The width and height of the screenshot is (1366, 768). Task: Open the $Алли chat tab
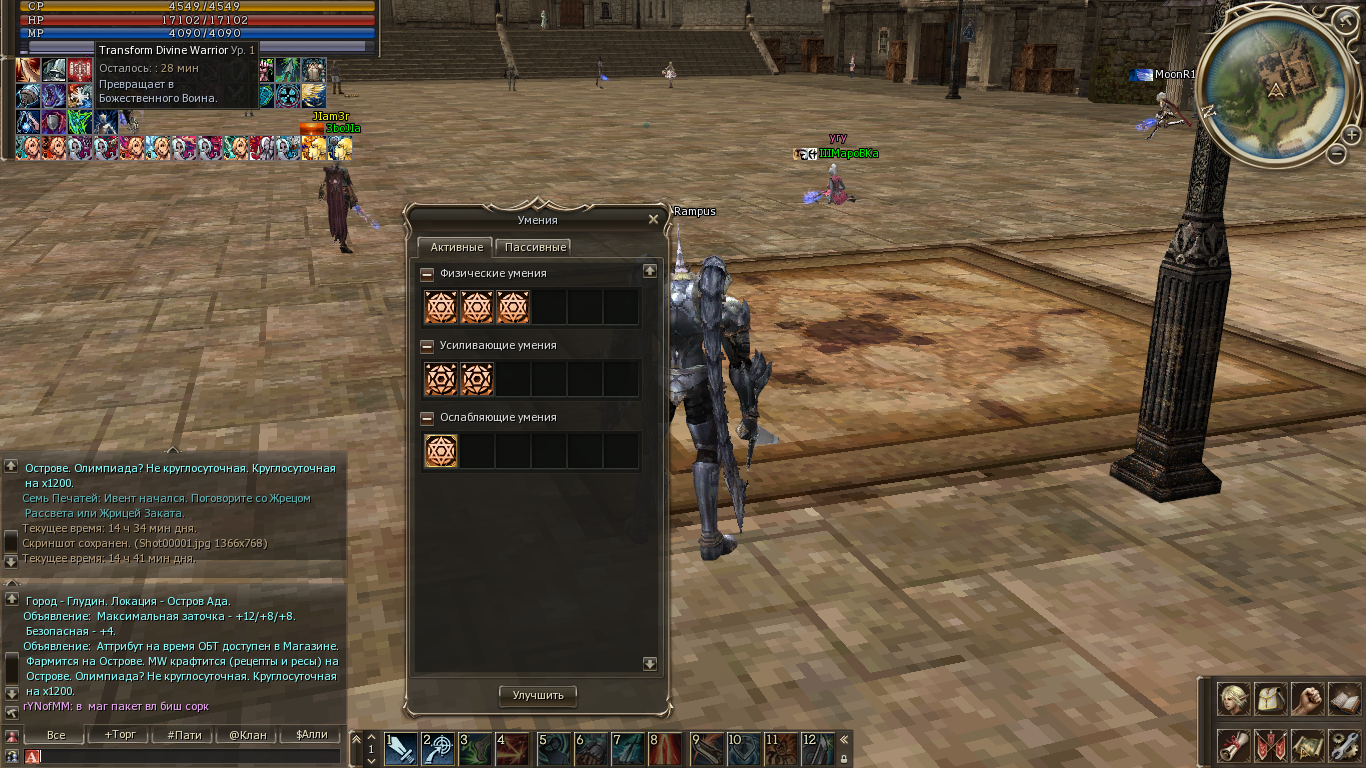coord(311,735)
